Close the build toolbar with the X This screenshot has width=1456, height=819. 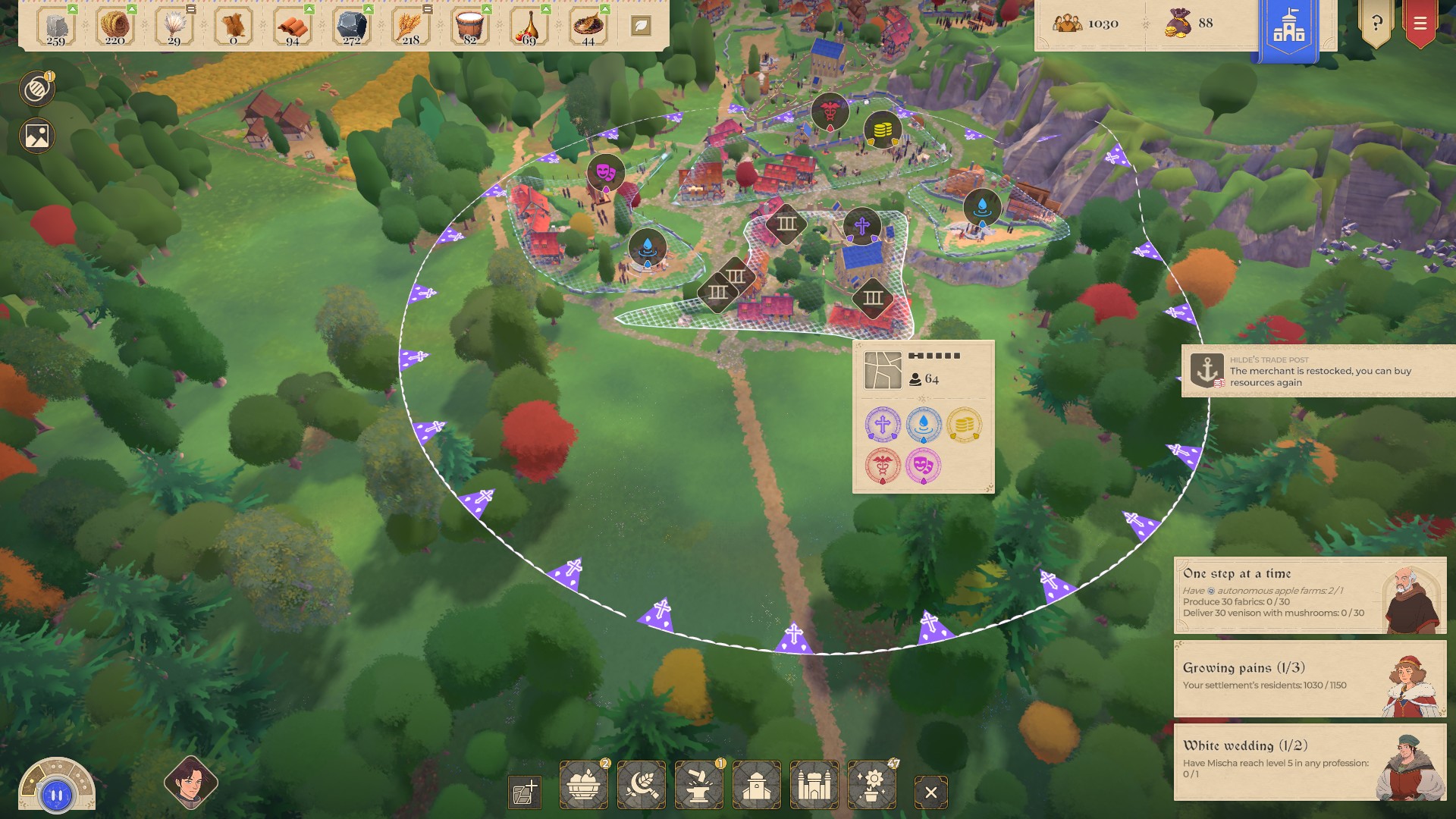click(931, 792)
